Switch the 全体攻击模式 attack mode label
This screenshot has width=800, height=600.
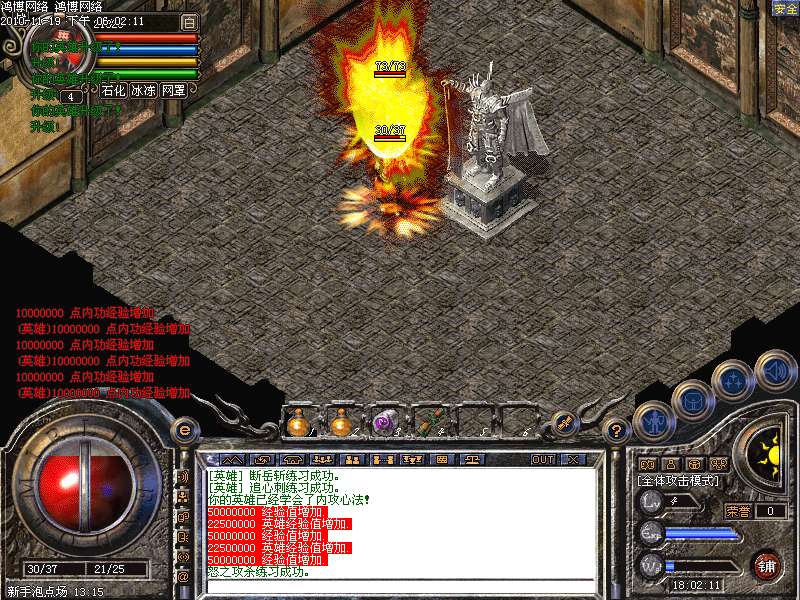[678, 481]
